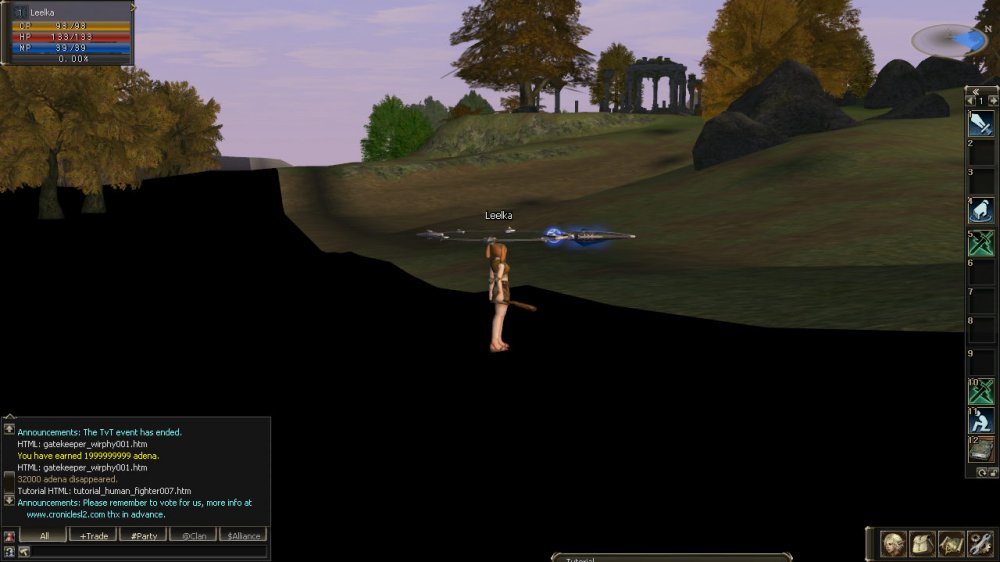Switch to the All chat tab

(44, 535)
